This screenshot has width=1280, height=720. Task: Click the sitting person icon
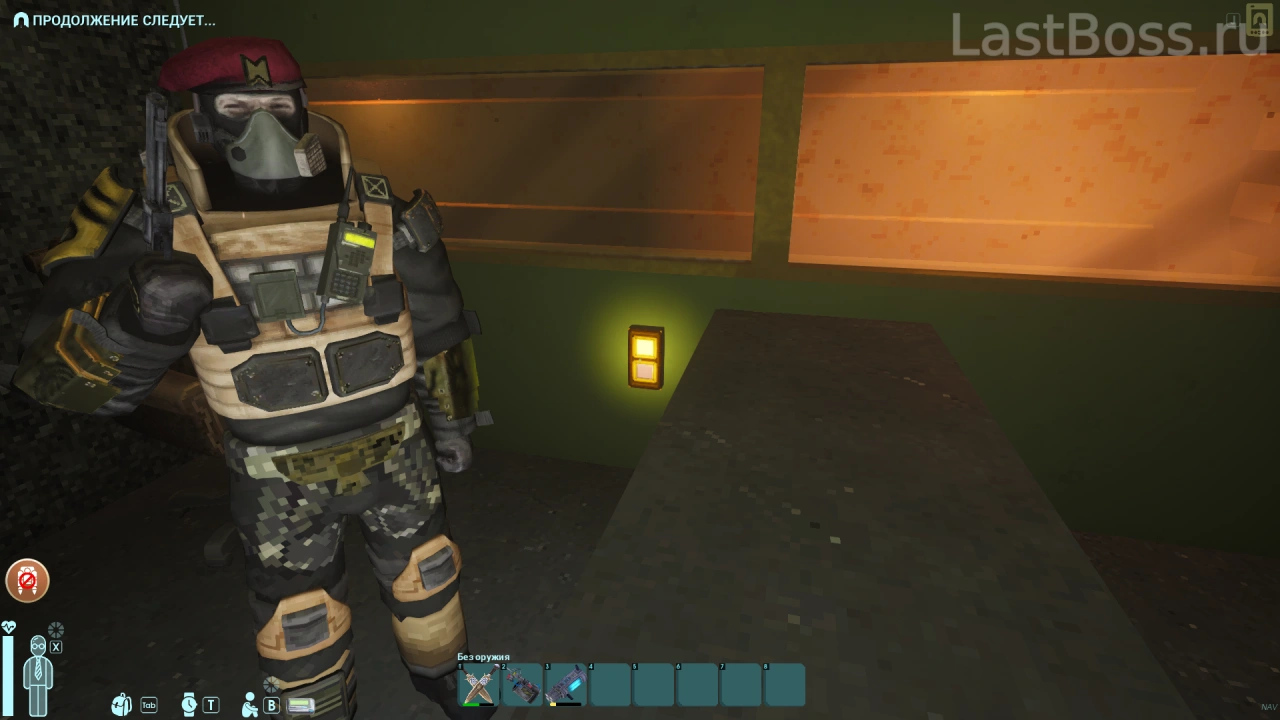tap(250, 705)
